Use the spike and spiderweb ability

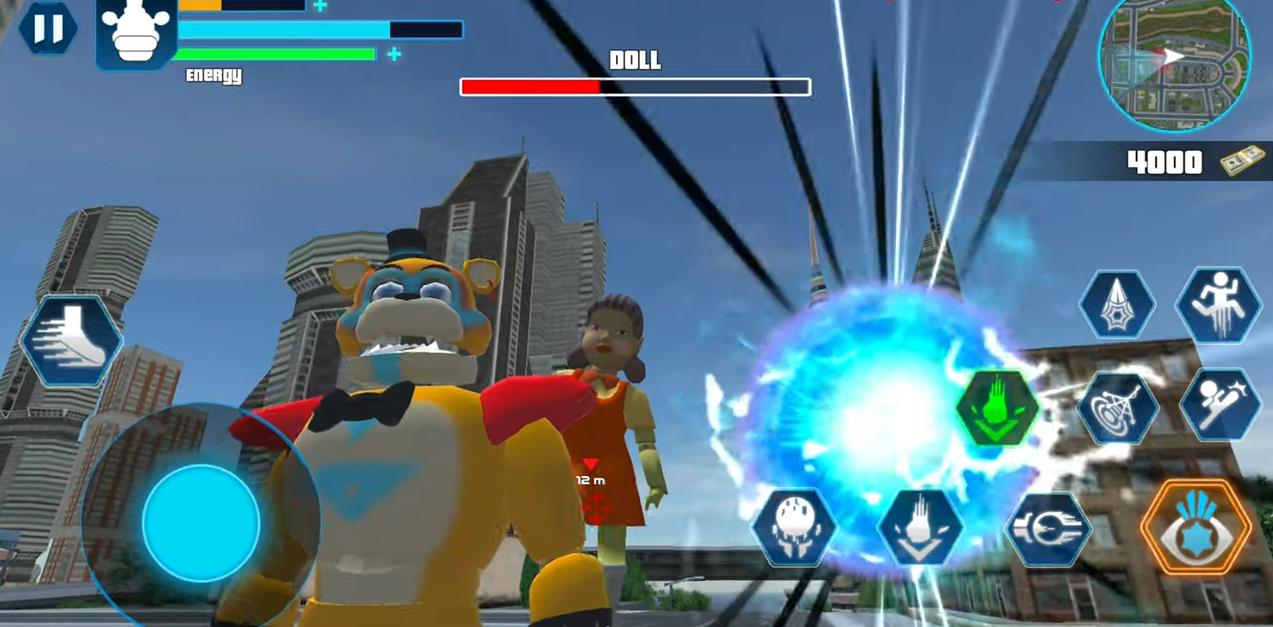point(1117,304)
